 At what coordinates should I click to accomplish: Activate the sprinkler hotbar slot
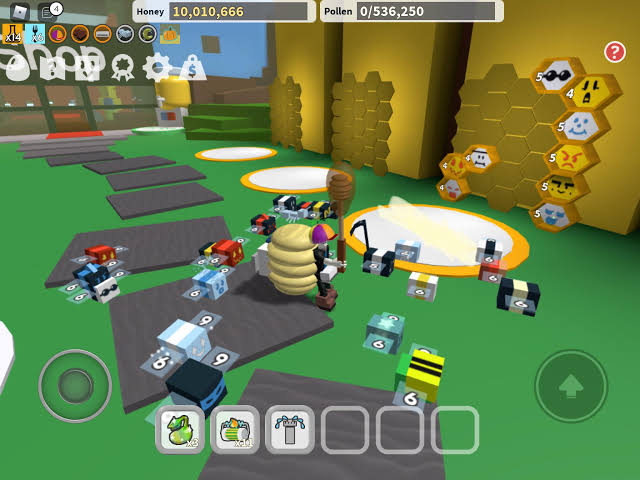coord(290,430)
